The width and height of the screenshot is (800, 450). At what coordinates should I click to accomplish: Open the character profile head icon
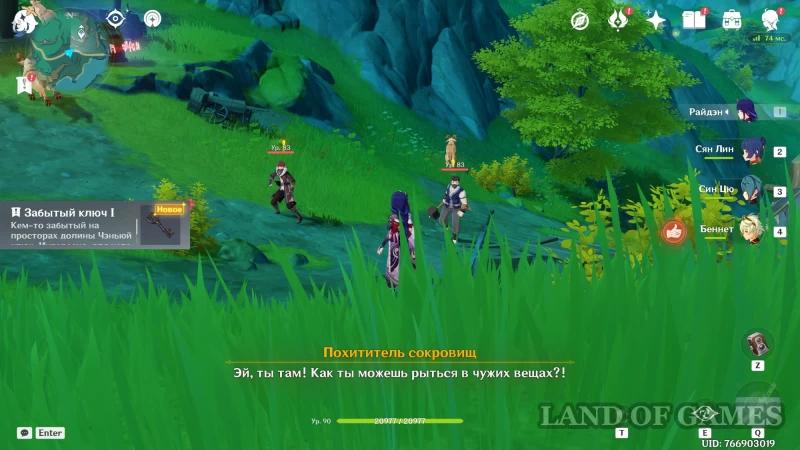tap(770, 20)
